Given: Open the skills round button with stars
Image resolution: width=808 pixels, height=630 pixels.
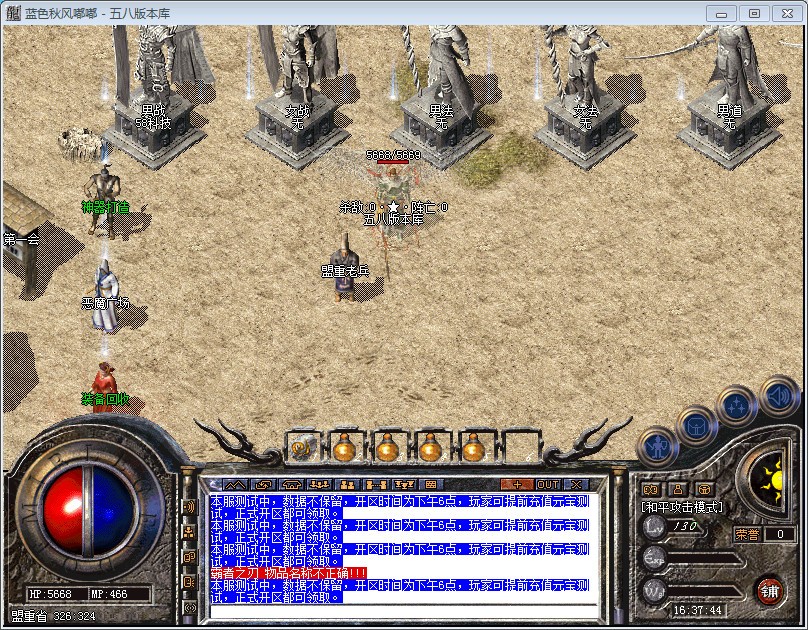Looking at the screenshot, I should click(x=737, y=407).
